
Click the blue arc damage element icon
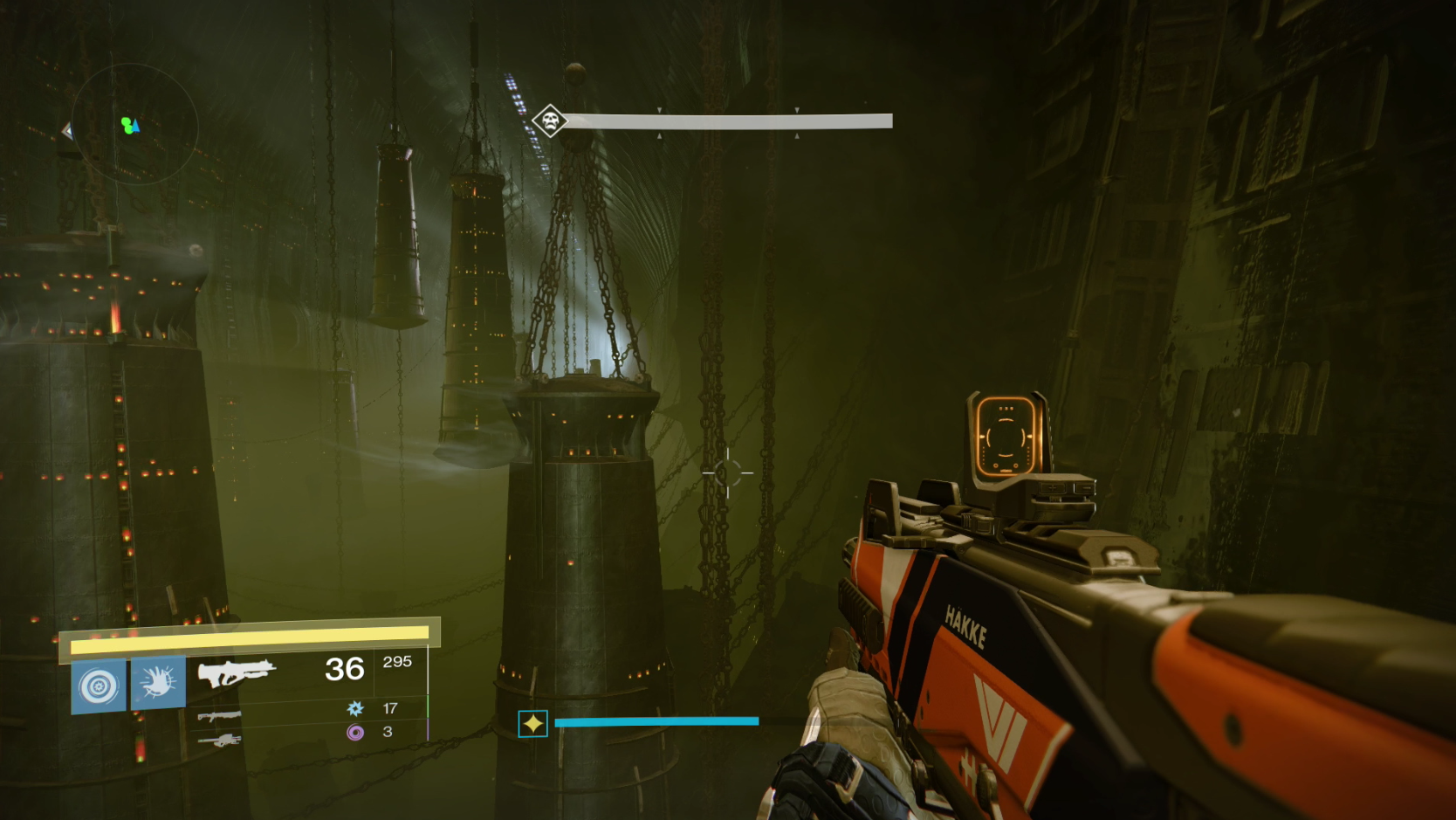point(355,708)
